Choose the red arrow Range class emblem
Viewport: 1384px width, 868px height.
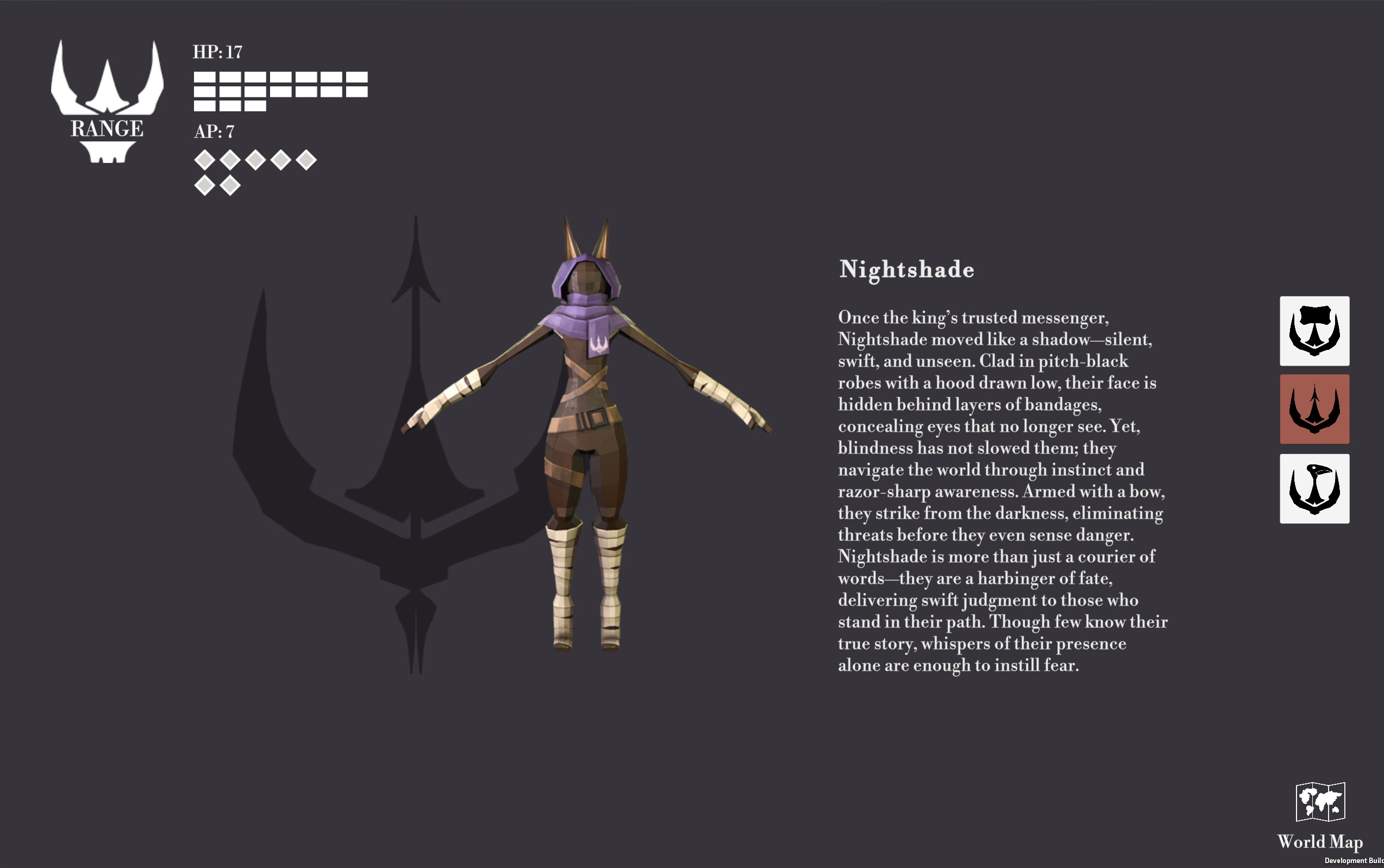1314,410
